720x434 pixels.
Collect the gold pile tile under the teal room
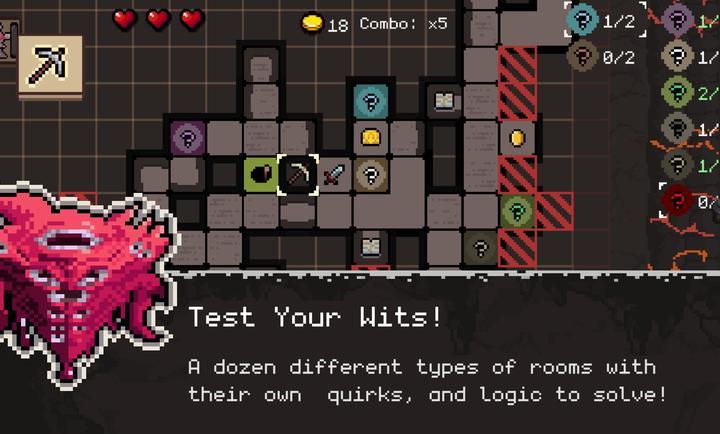coord(371,136)
